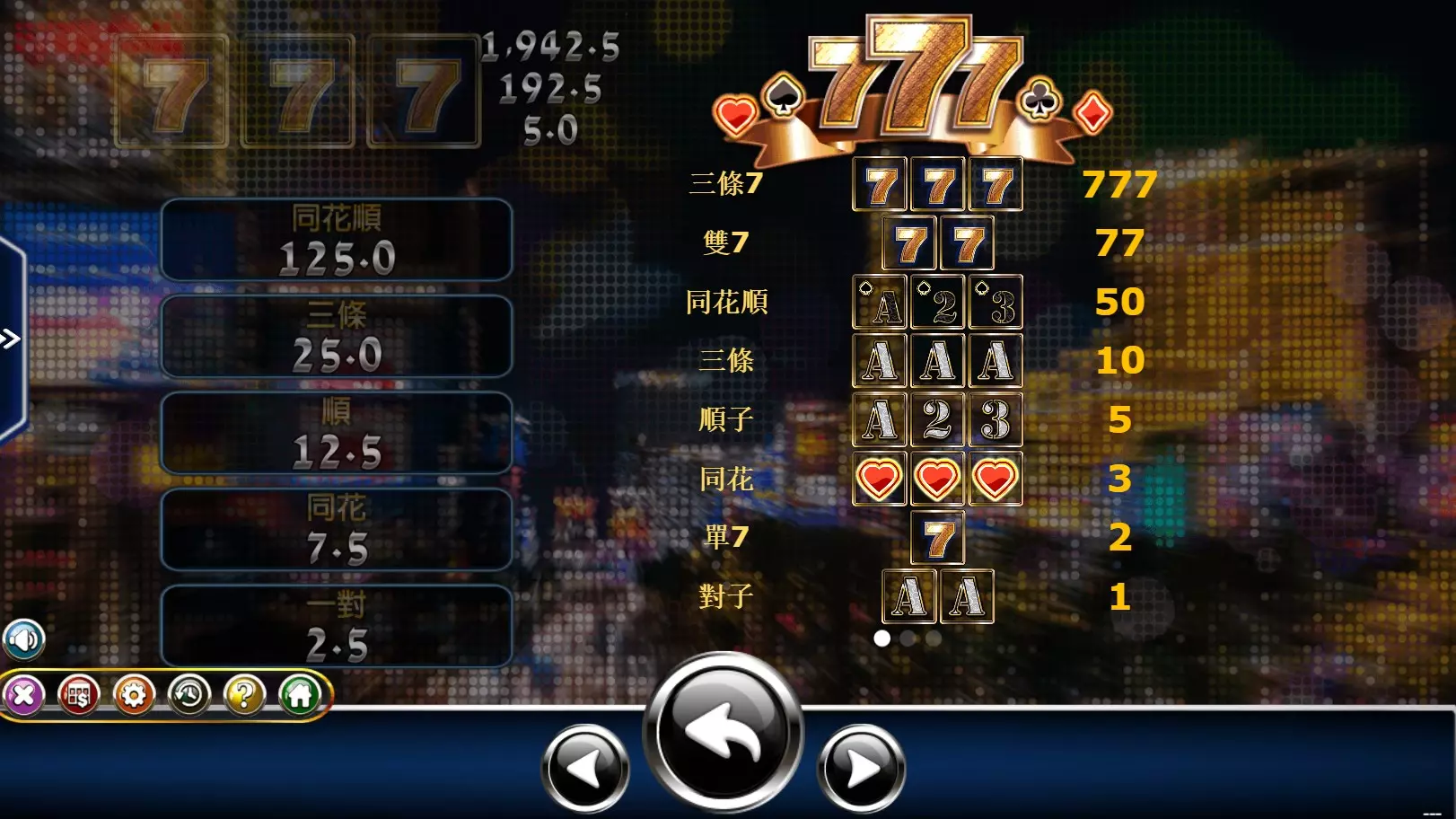Expand the left sidebar chevron panel
Viewport: 1456px width, 819px height.
coord(9,339)
